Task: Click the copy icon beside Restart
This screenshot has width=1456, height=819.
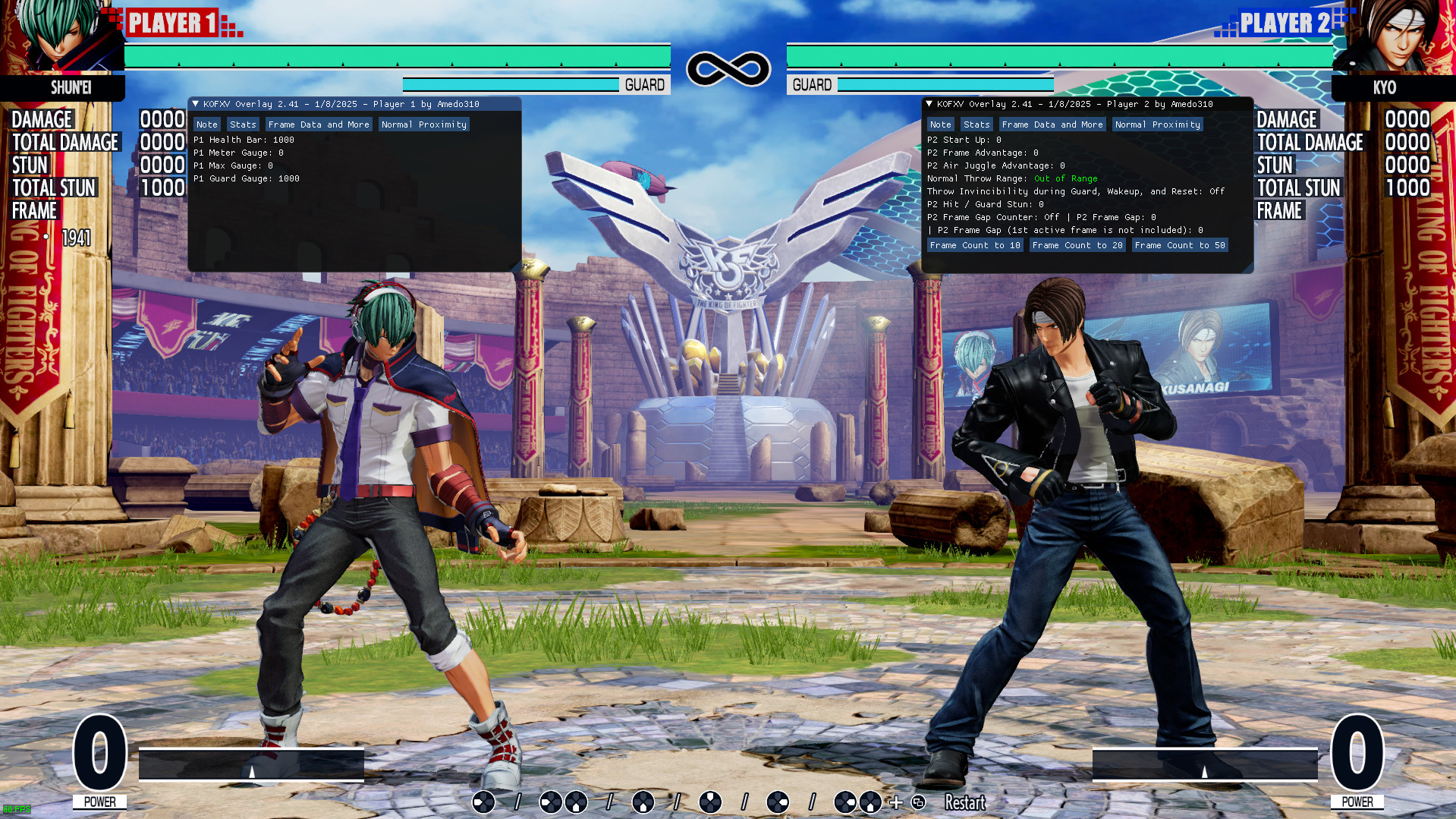Action: (919, 802)
